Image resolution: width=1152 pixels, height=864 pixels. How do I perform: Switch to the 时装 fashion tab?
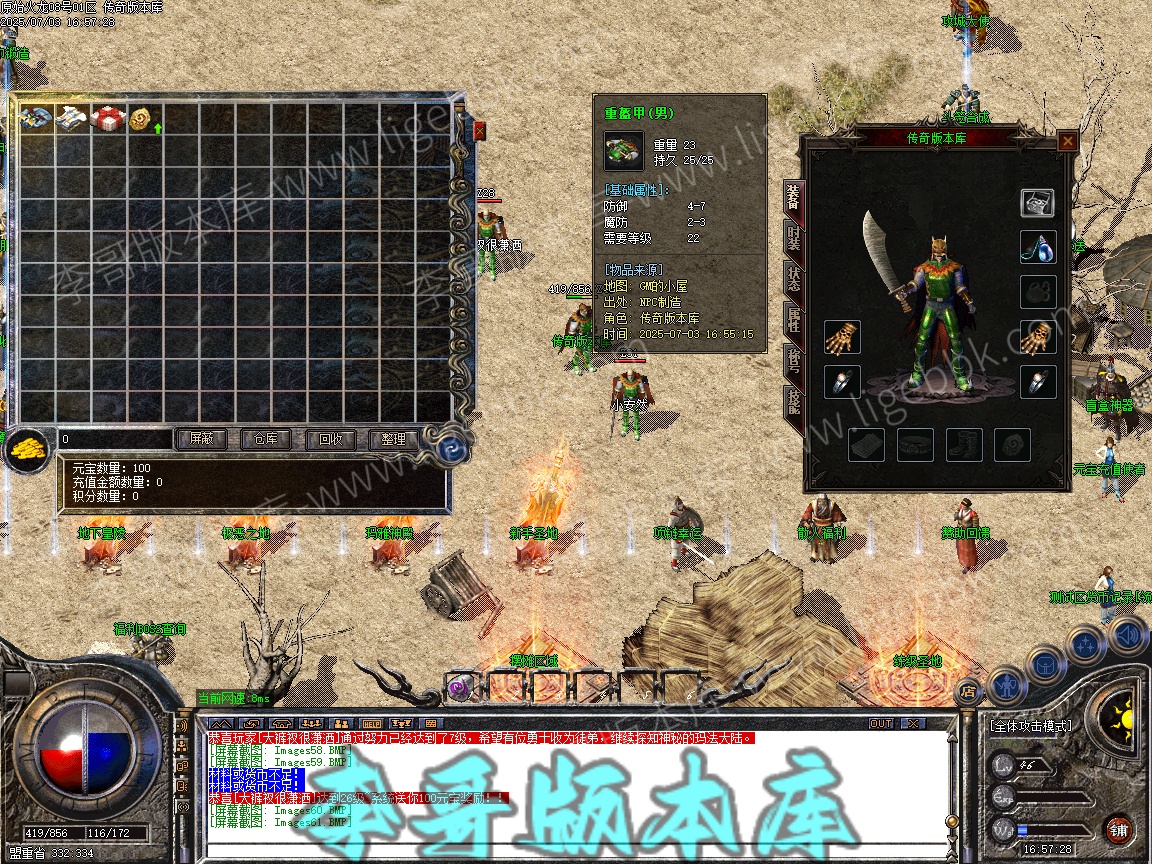(x=793, y=237)
